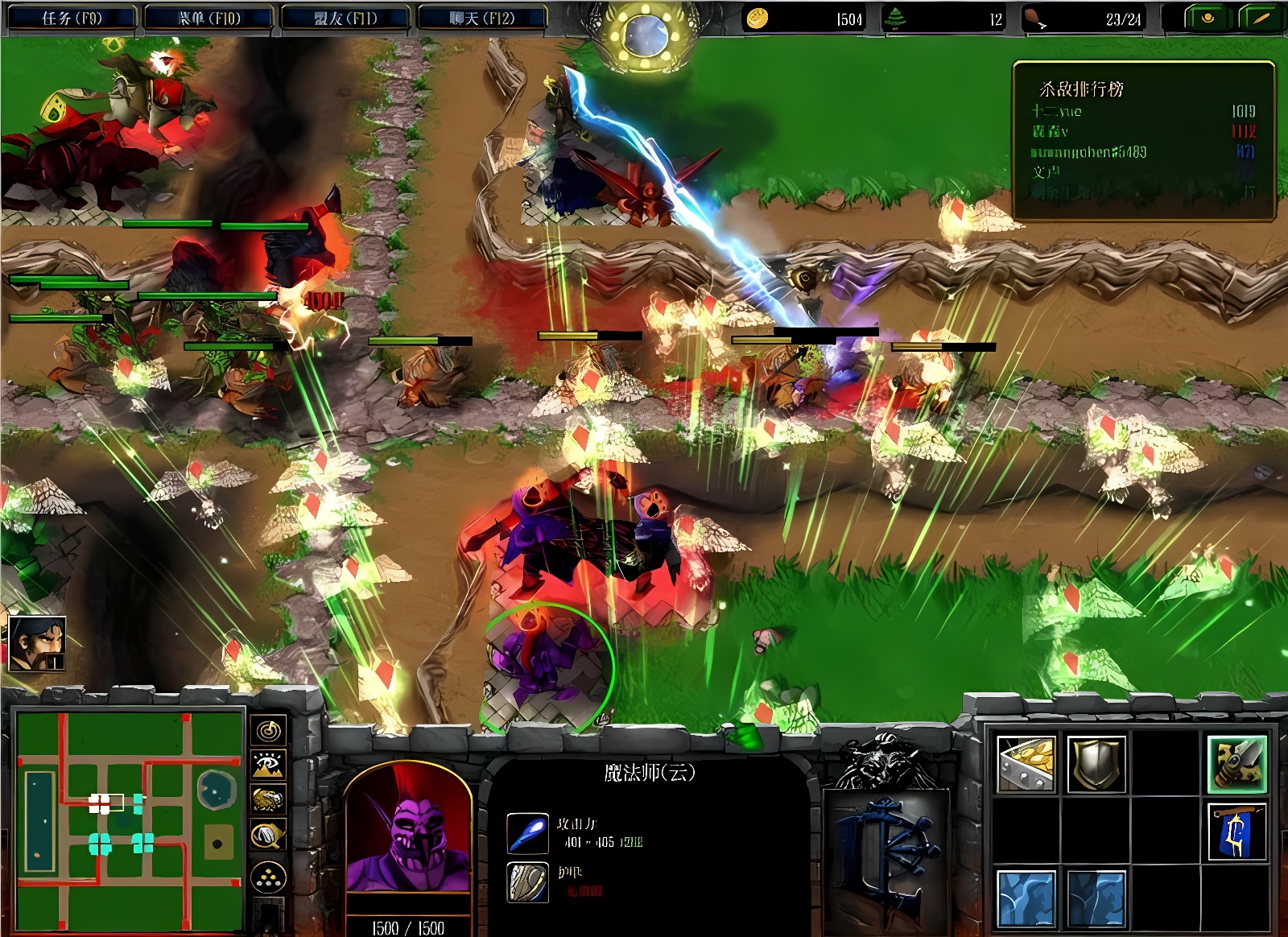1288x937 pixels.
Task: Toggle minimap terrain display eye button
Action: click(268, 764)
